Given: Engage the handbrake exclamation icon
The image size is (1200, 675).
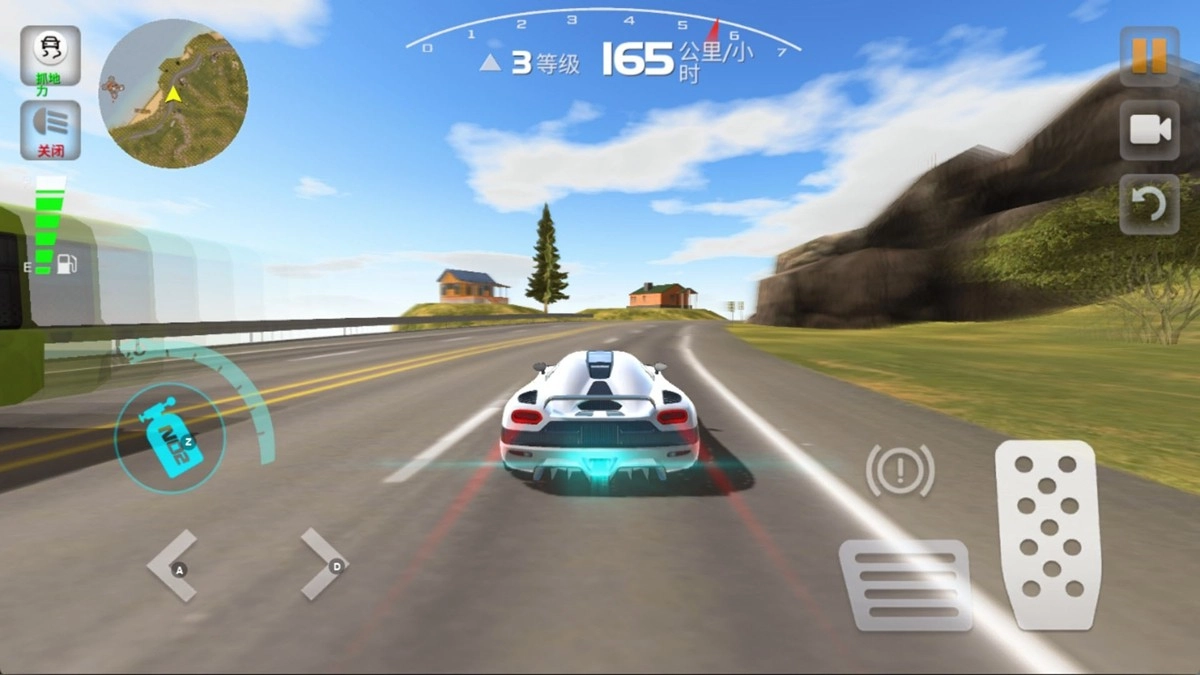Looking at the screenshot, I should [x=900, y=468].
